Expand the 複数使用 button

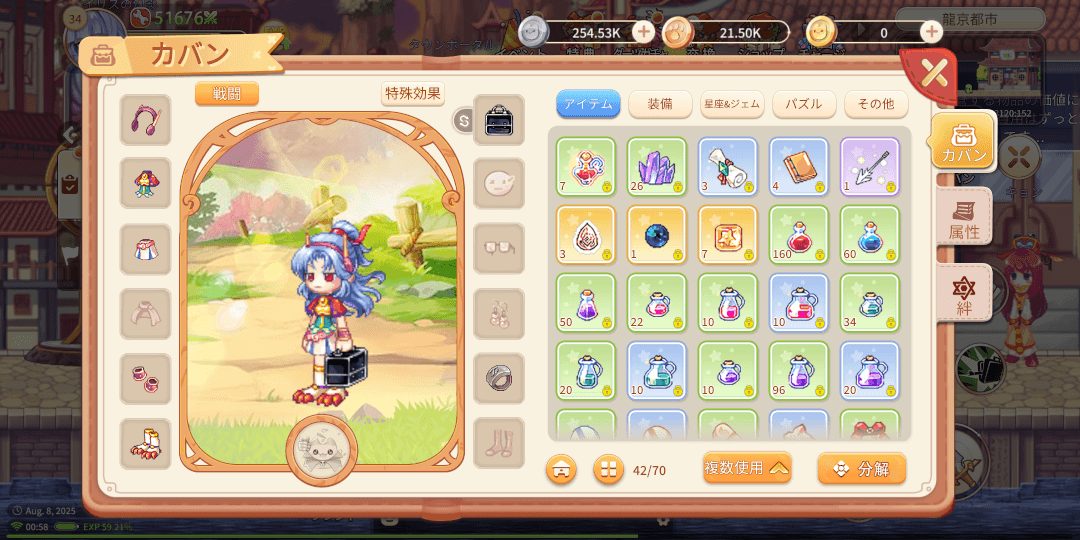[x=746, y=468]
